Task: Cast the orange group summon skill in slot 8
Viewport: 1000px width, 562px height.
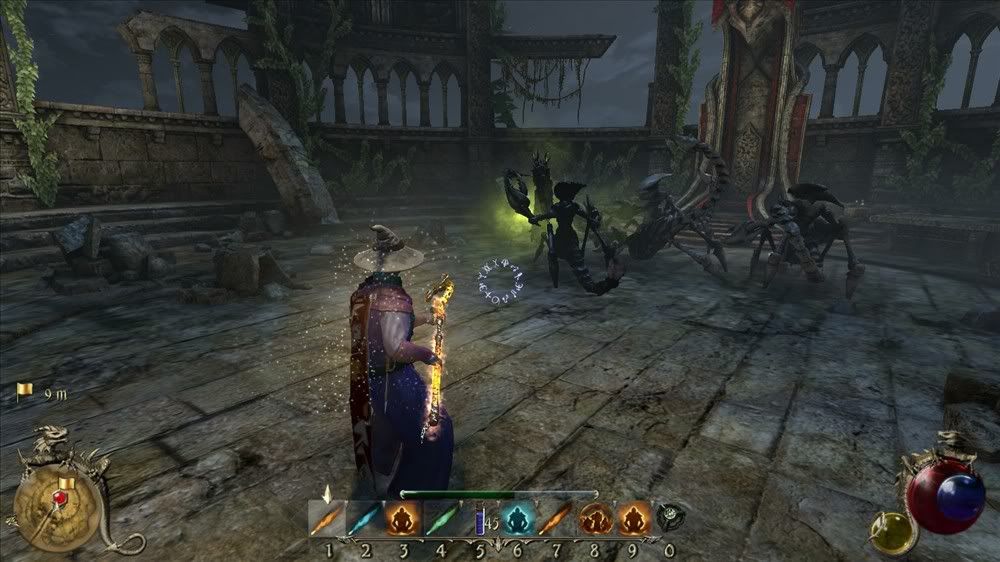Action: pos(597,518)
